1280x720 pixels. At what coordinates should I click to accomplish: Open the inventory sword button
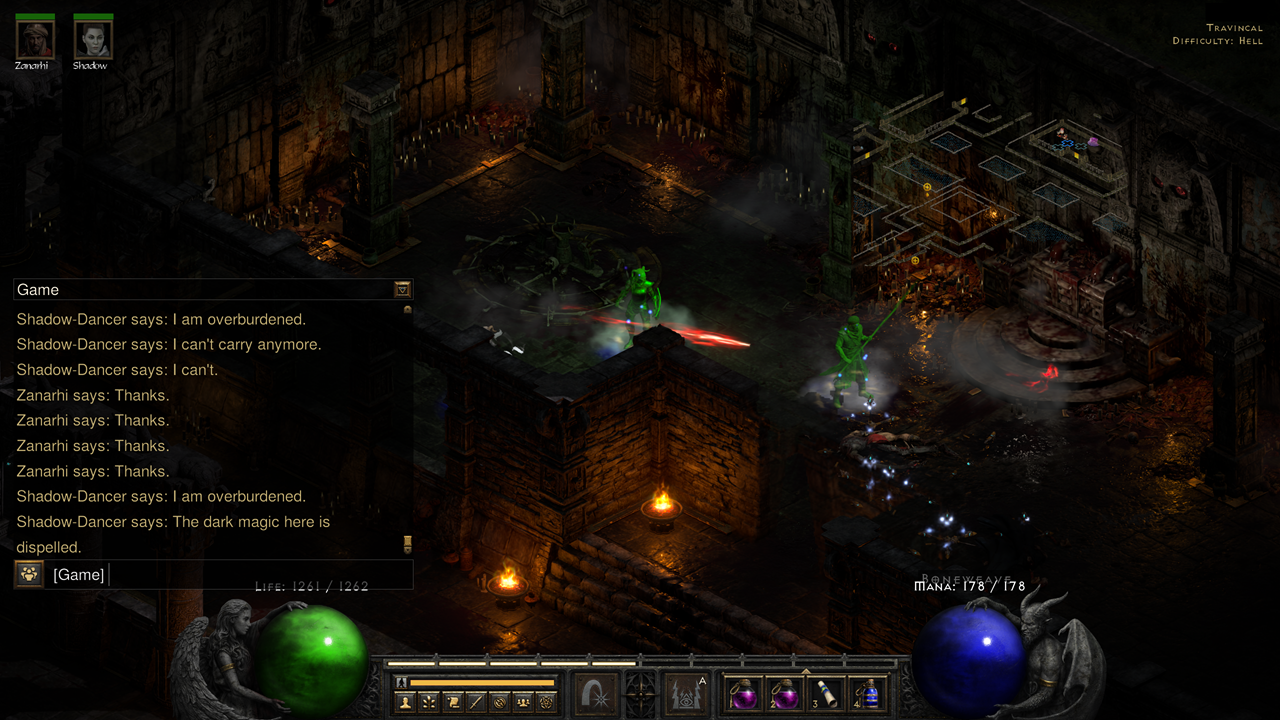click(476, 702)
